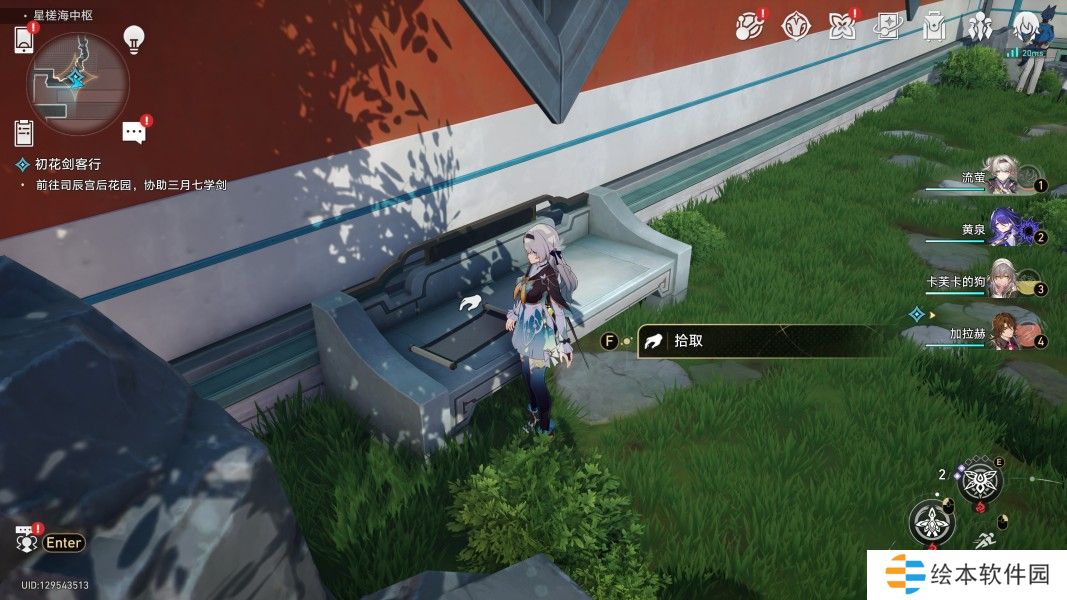Activate the butterfly-emblem technique skill button
The height and width of the screenshot is (600, 1067).
pos(979,483)
